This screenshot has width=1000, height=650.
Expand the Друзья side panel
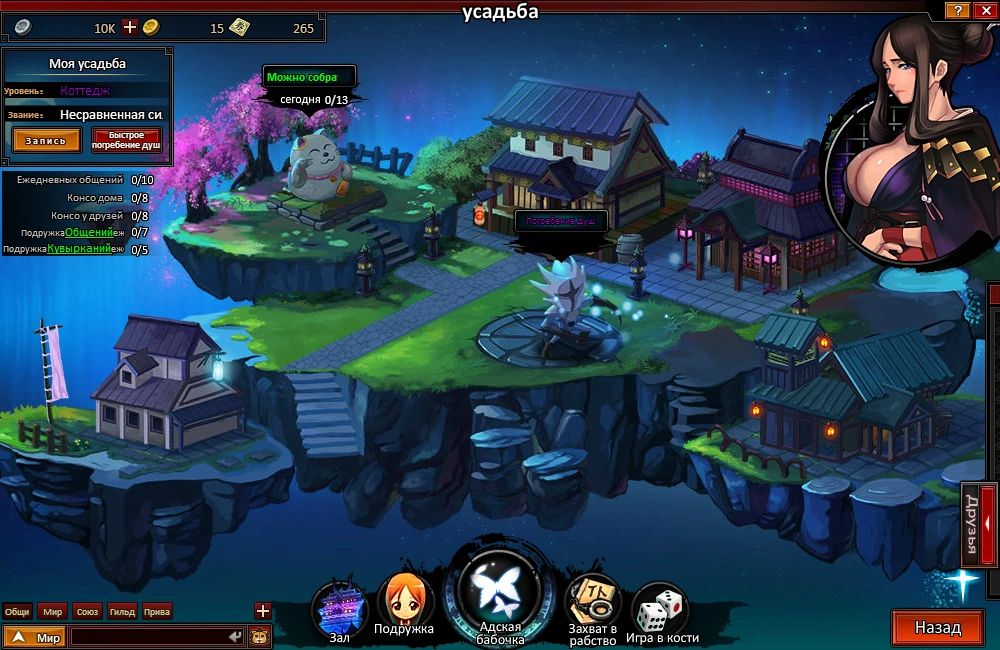point(977,524)
